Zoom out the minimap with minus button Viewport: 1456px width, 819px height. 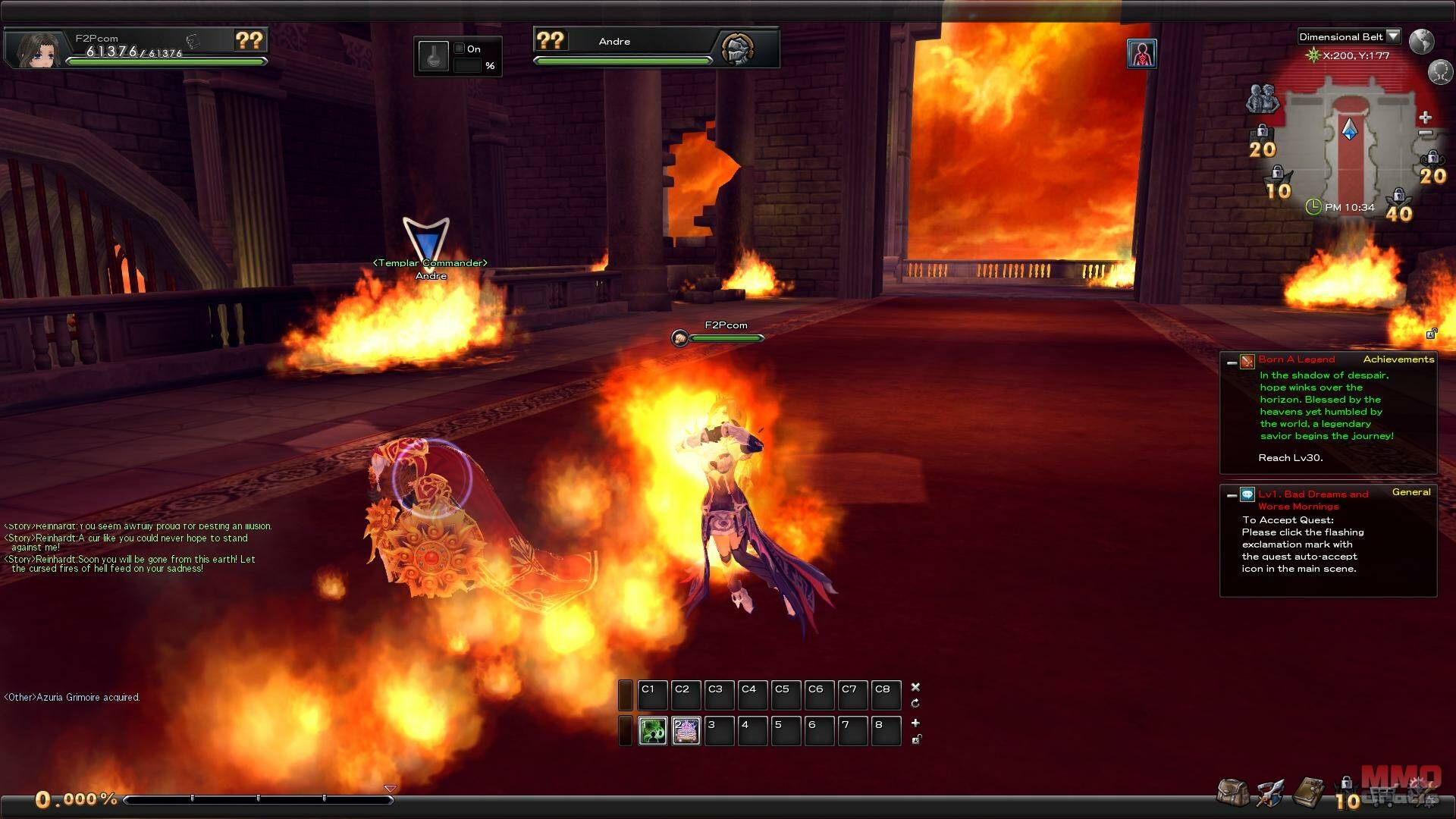[1425, 134]
